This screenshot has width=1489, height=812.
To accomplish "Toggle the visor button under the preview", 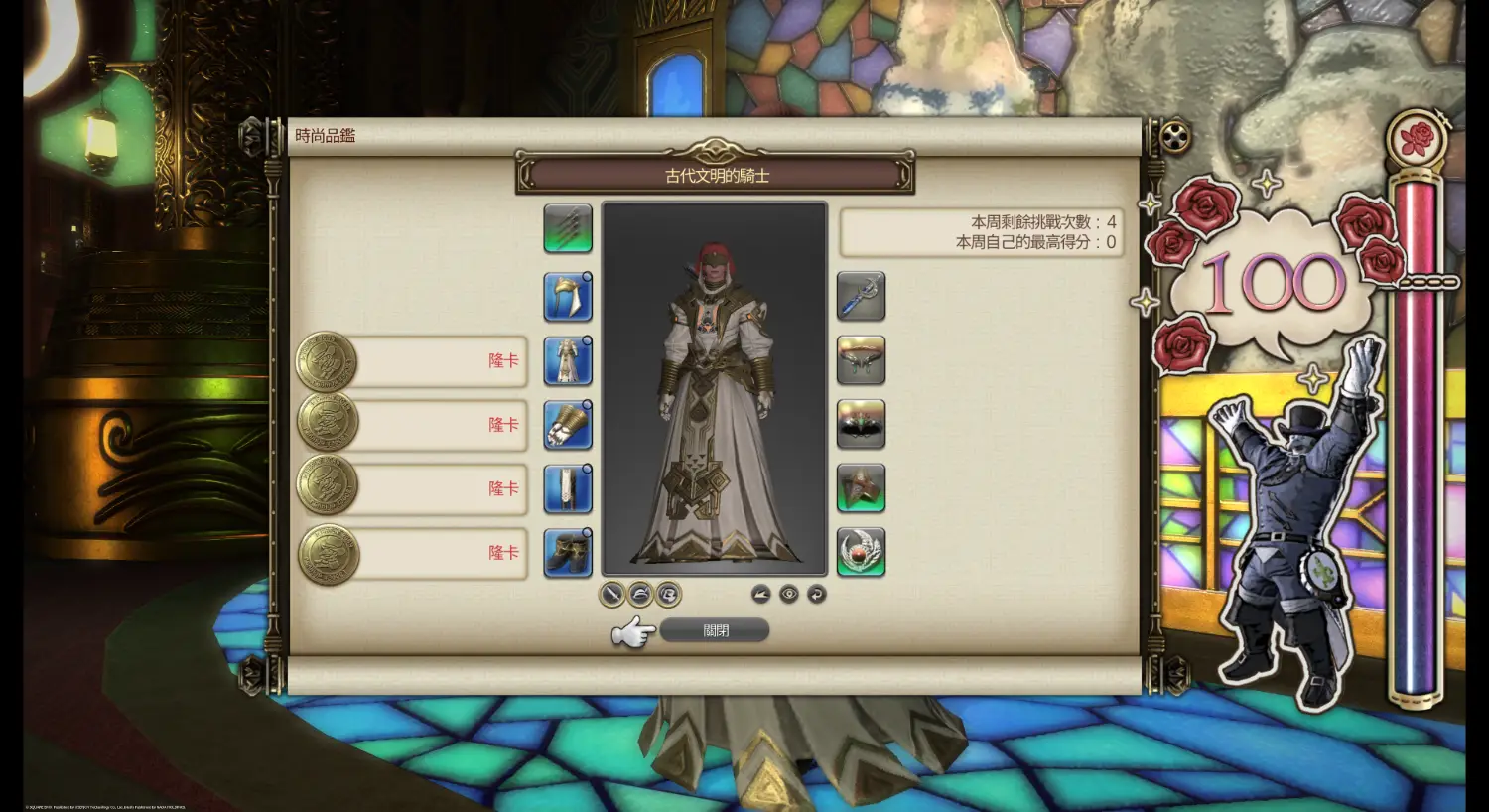I will [668, 594].
